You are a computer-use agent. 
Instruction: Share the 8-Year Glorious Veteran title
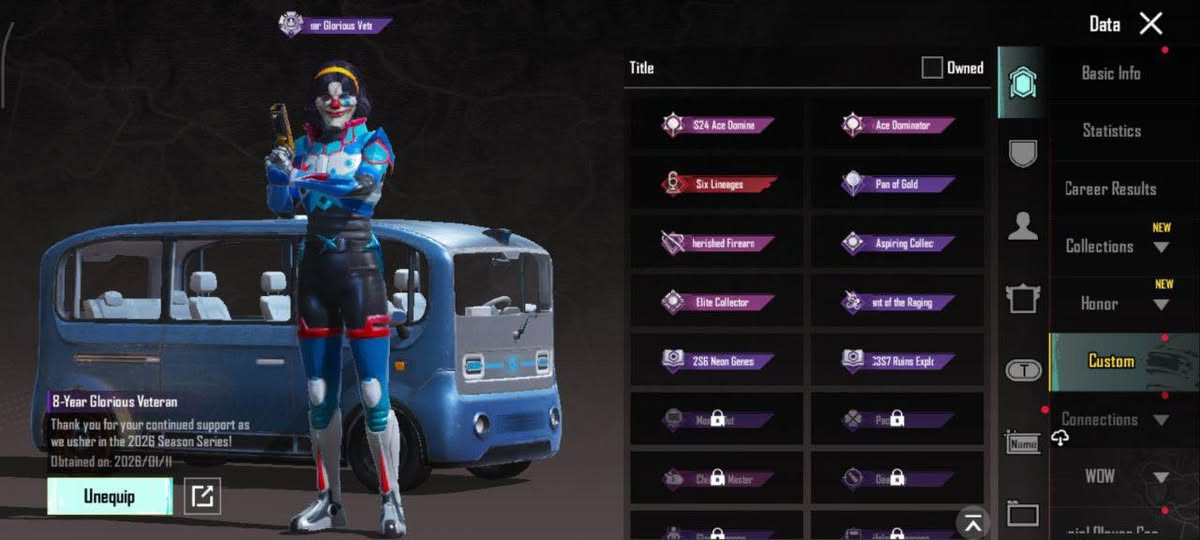tap(203, 496)
